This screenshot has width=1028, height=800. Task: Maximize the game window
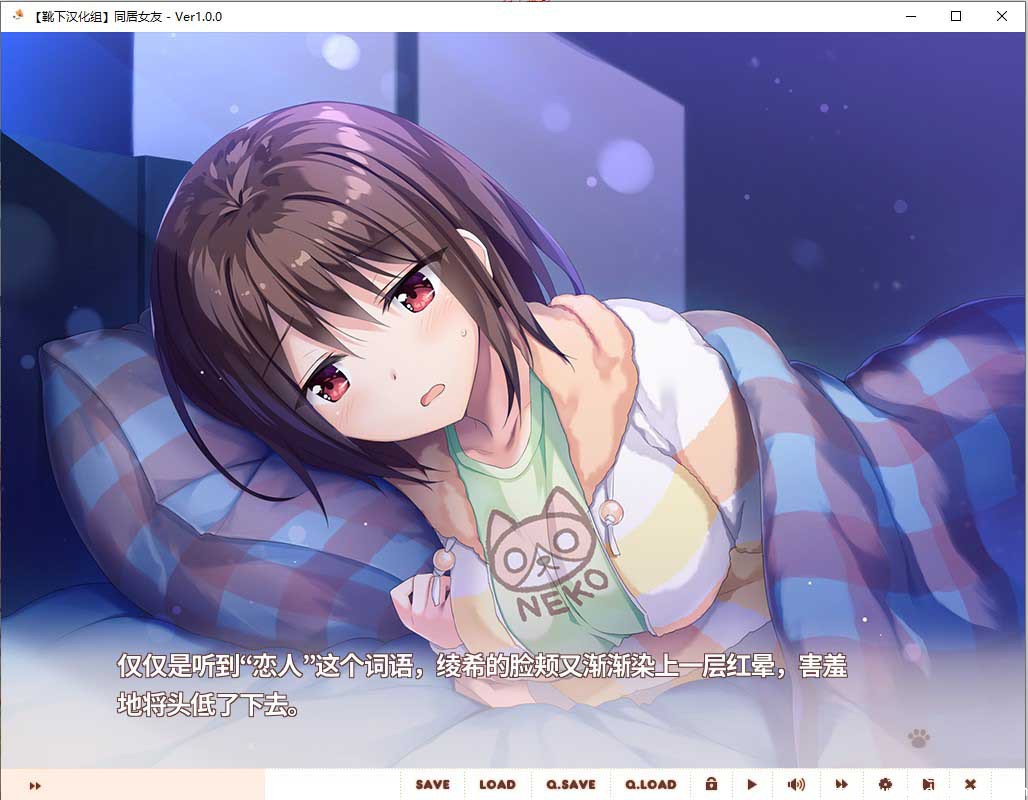[956, 16]
